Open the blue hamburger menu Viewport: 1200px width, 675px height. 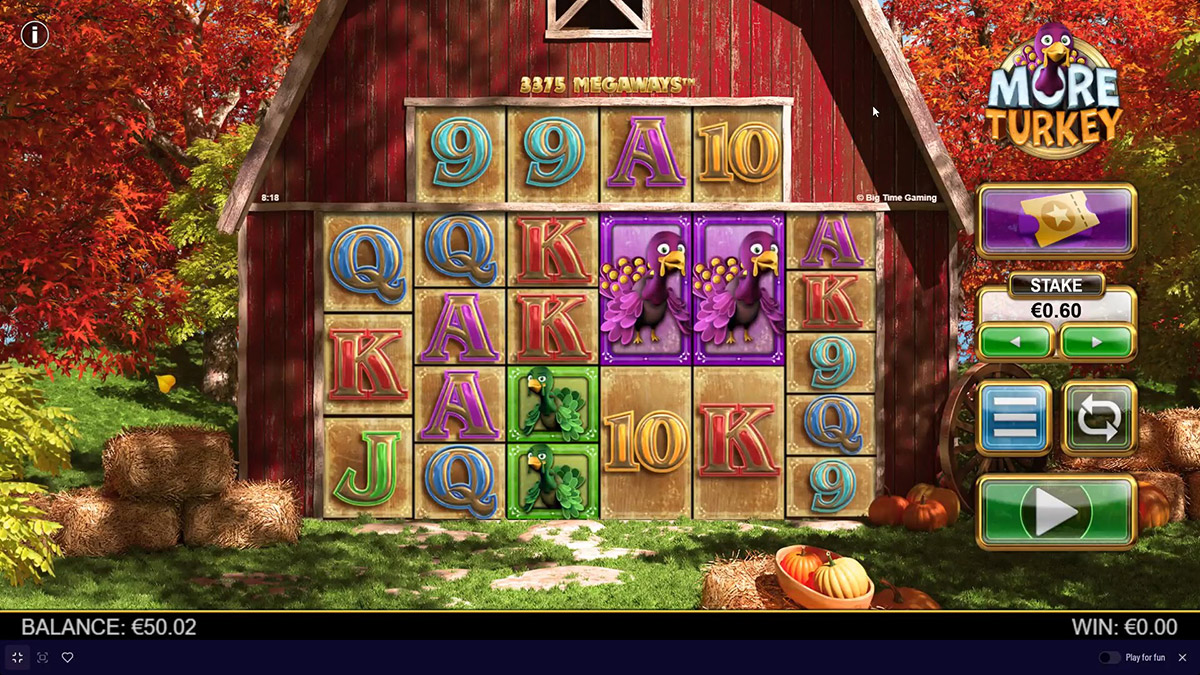point(1014,418)
